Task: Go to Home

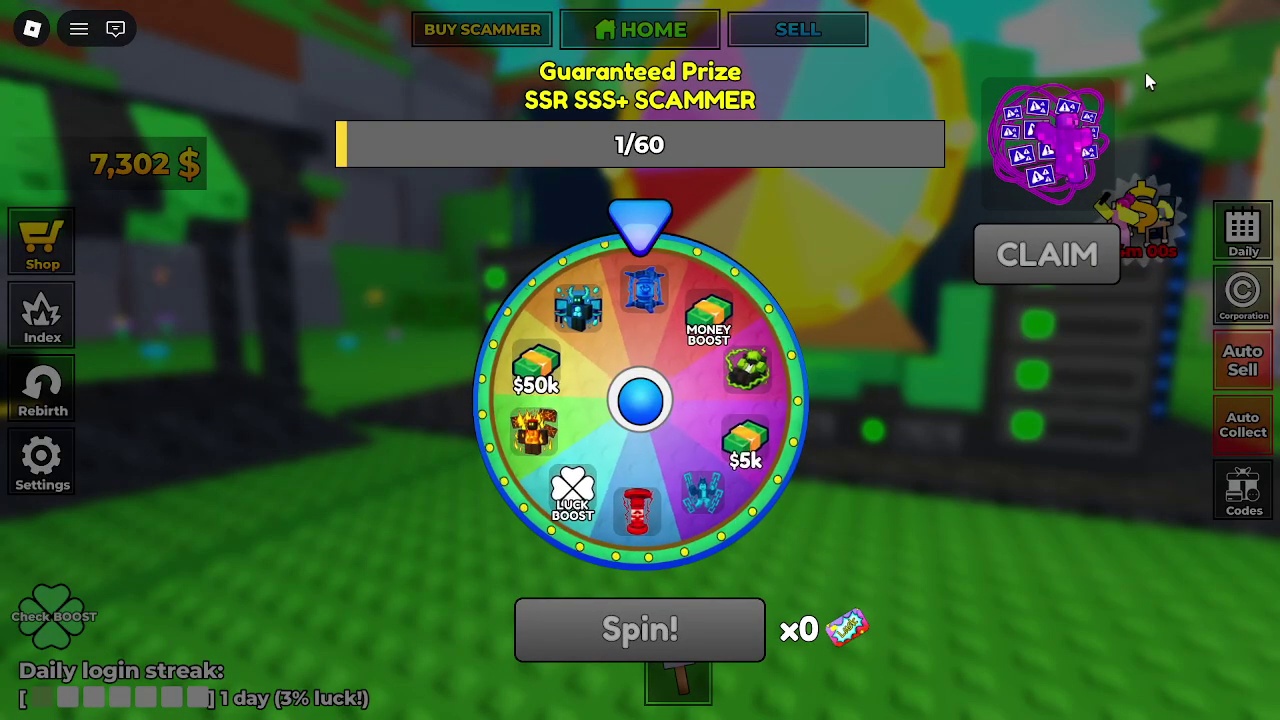Action: click(x=640, y=30)
